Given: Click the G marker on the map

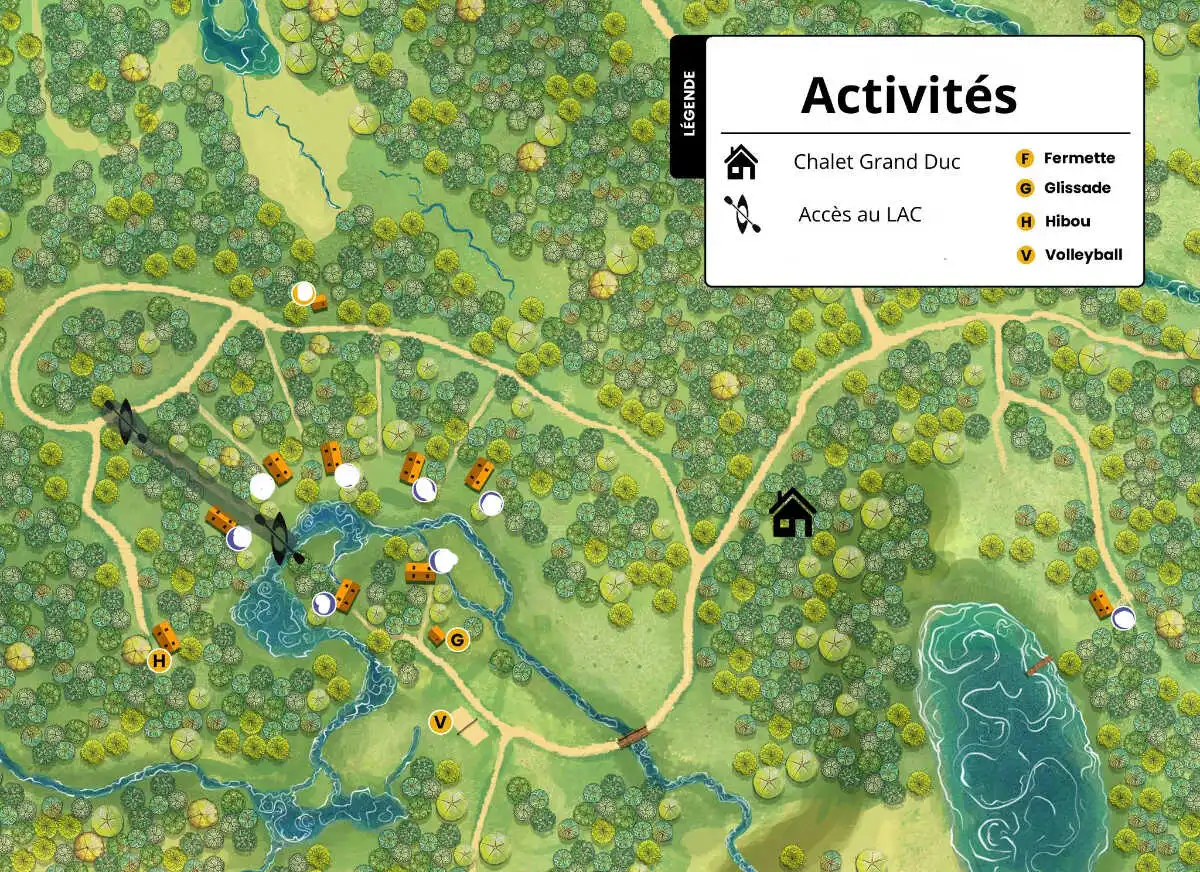Looking at the screenshot, I should pyautogui.click(x=458, y=639).
